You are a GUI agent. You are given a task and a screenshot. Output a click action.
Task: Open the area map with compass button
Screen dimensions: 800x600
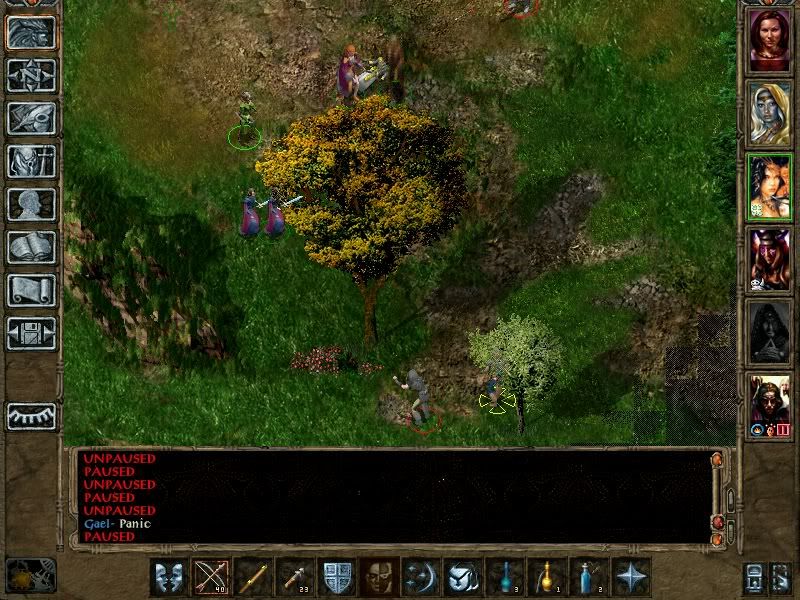point(31,76)
